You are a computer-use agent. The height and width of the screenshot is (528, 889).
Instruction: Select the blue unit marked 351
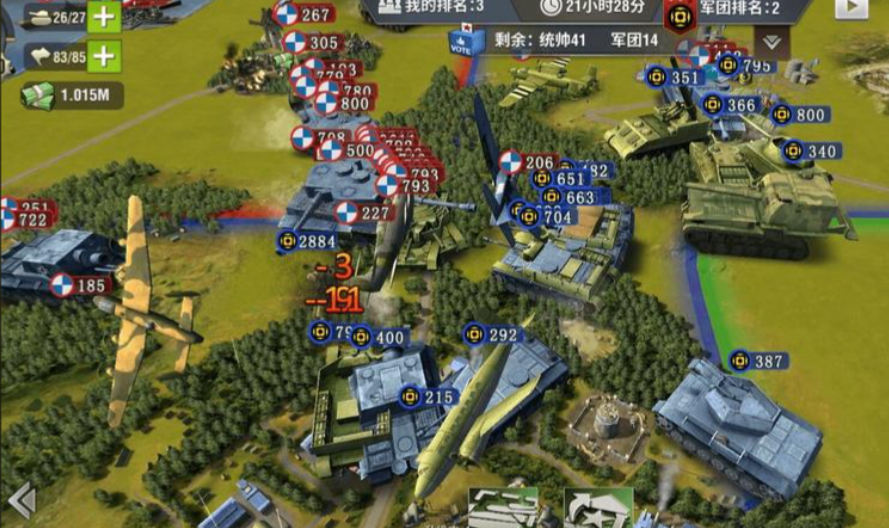click(674, 77)
